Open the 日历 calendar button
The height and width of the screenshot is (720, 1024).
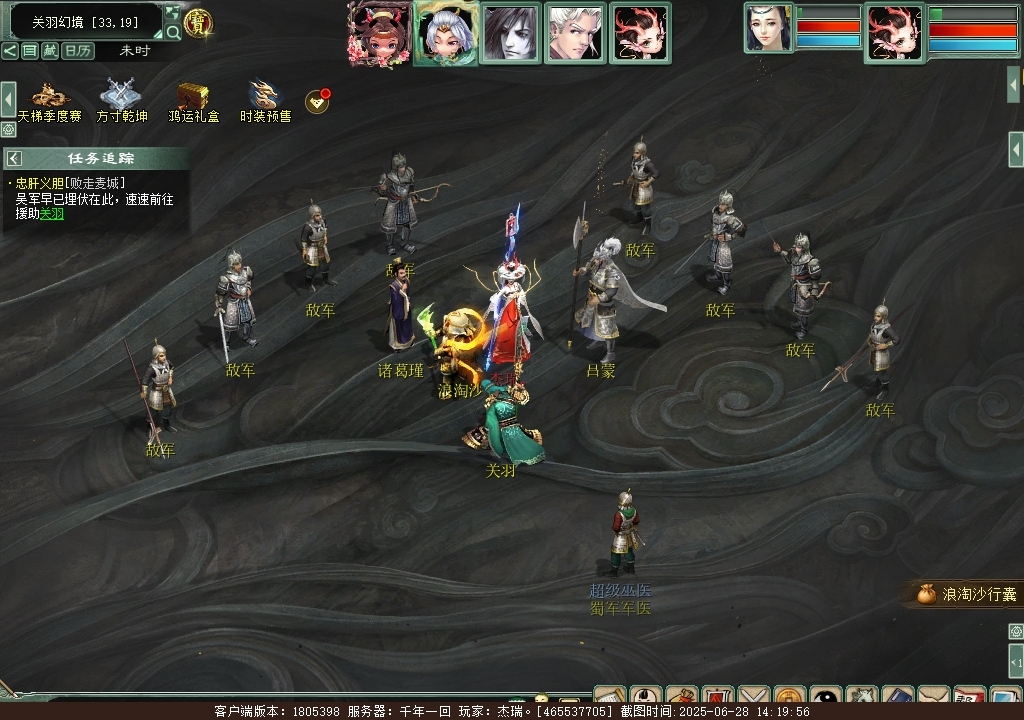78,51
